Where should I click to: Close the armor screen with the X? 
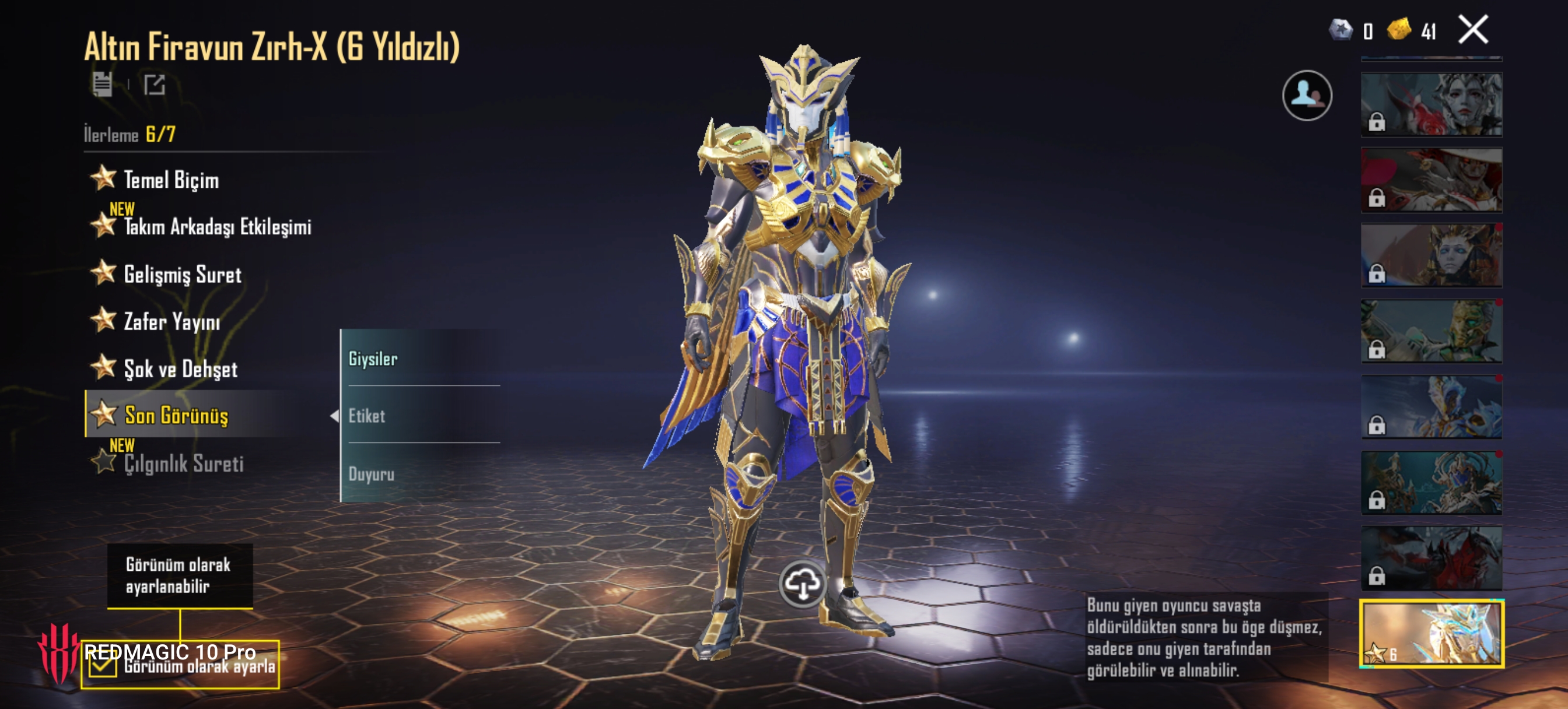1473,30
